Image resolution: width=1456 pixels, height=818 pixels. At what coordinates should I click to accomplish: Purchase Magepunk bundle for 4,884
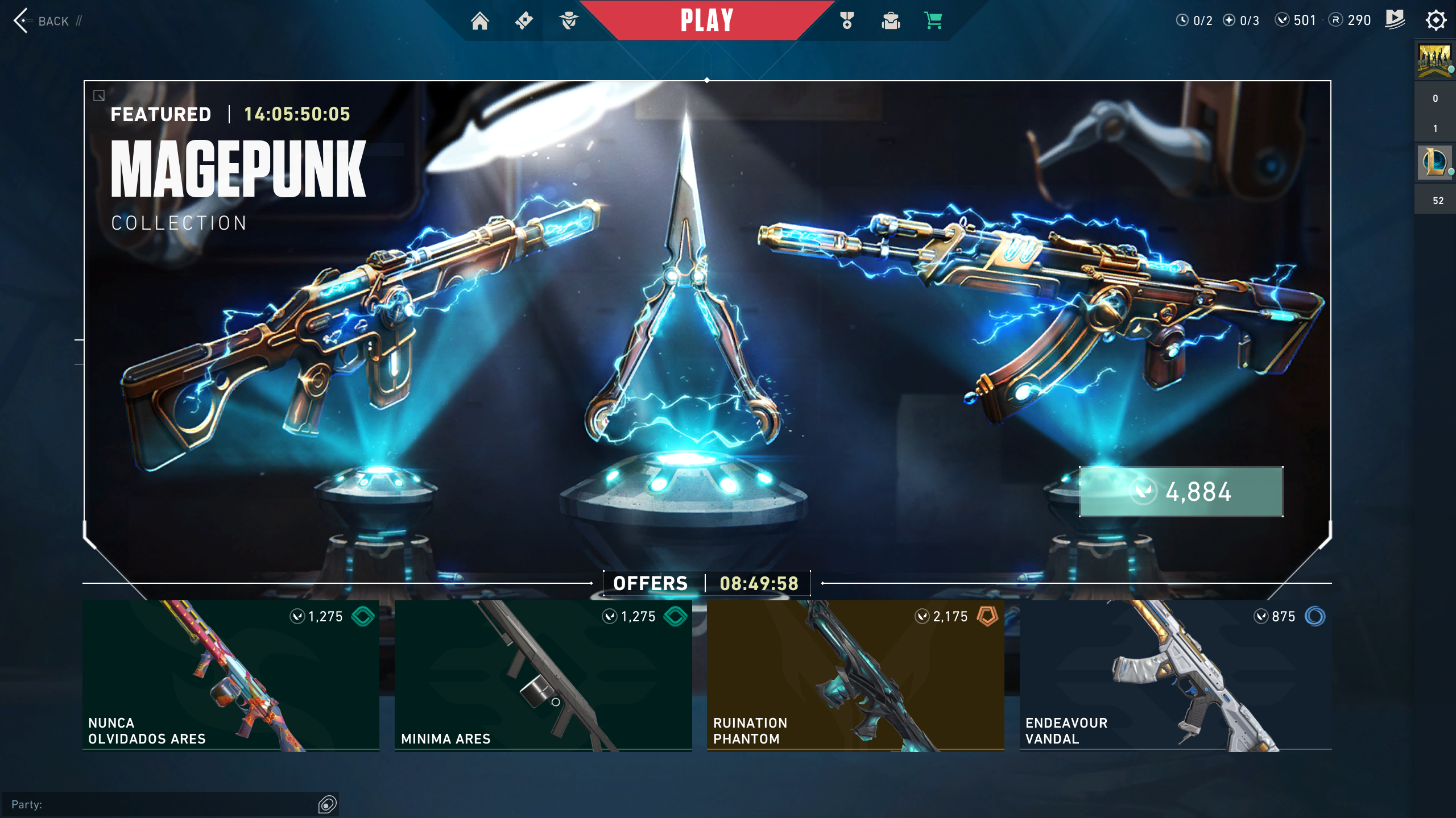click(1180, 492)
